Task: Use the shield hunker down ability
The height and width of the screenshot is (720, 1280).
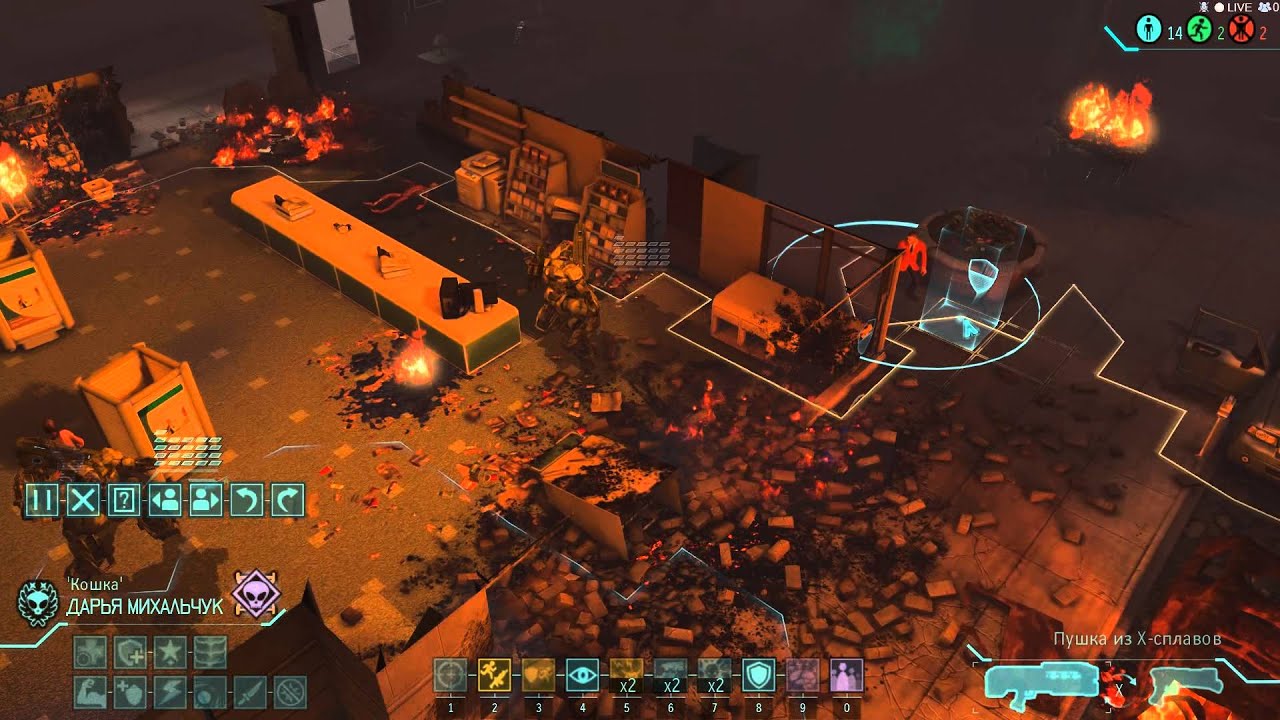Action: pyautogui.click(x=757, y=675)
